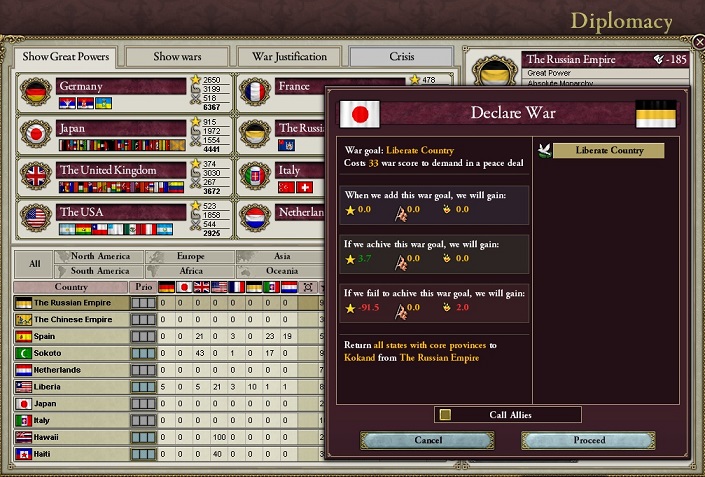Filter country list by Africa
Image resolution: width=705 pixels, height=477 pixels.
191,271
